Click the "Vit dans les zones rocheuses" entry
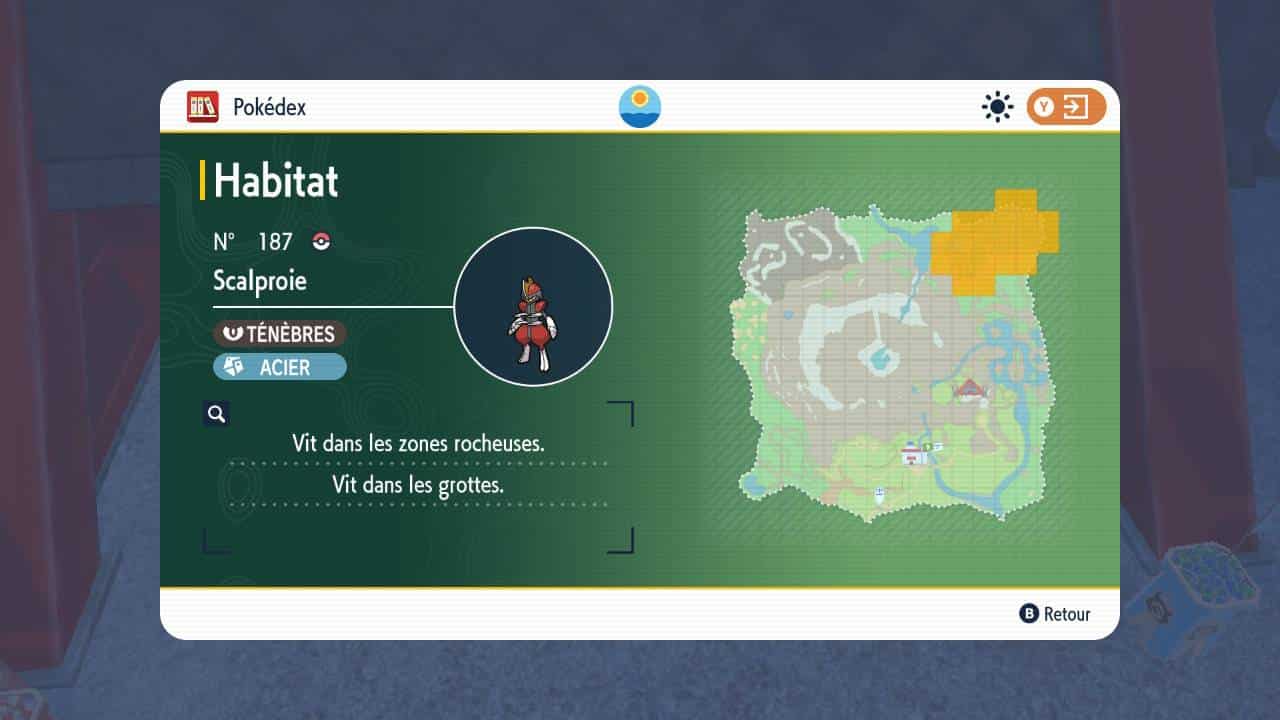The height and width of the screenshot is (720, 1280). tap(418, 443)
